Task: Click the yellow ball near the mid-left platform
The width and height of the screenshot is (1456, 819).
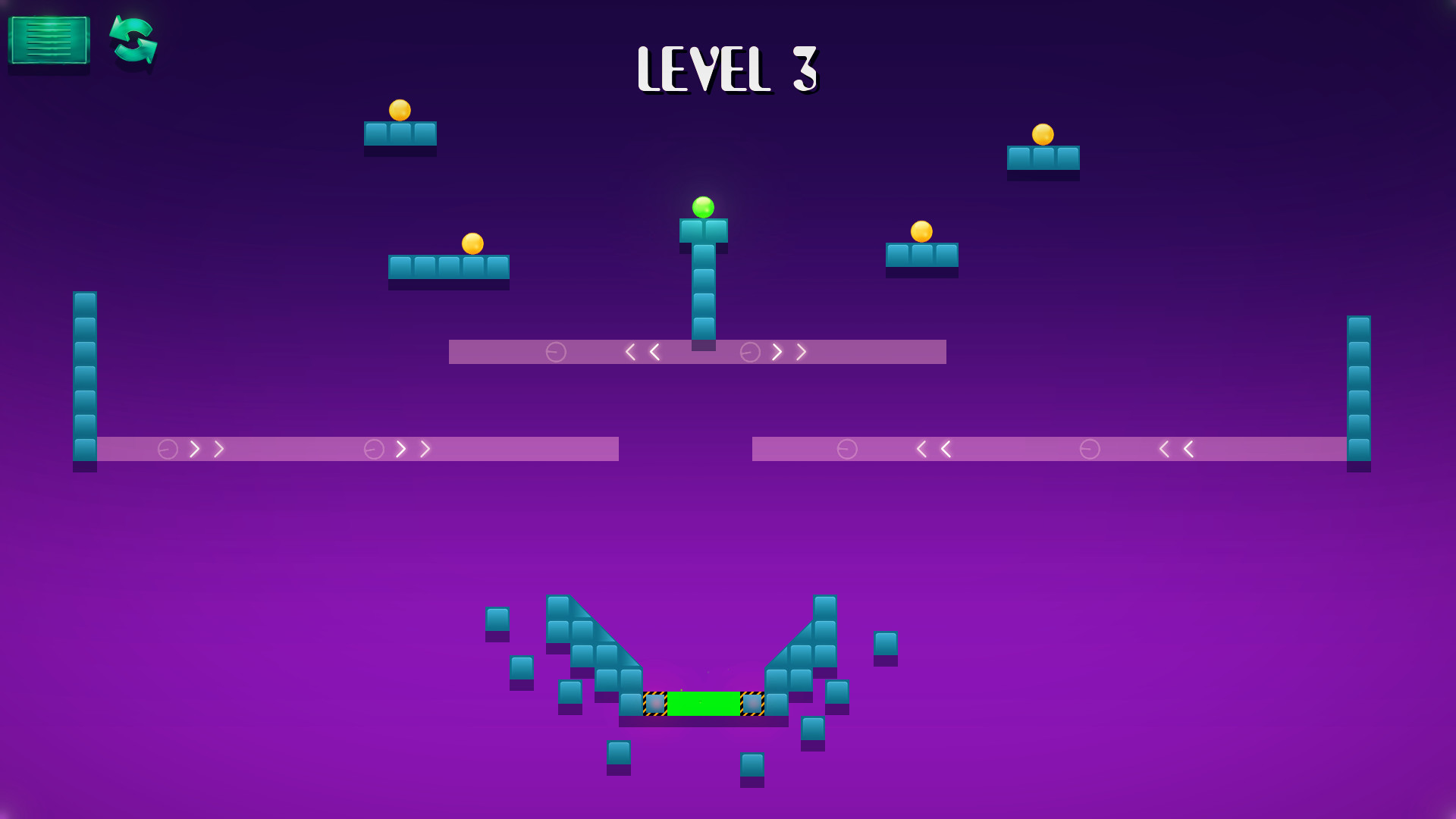Action: point(474,242)
